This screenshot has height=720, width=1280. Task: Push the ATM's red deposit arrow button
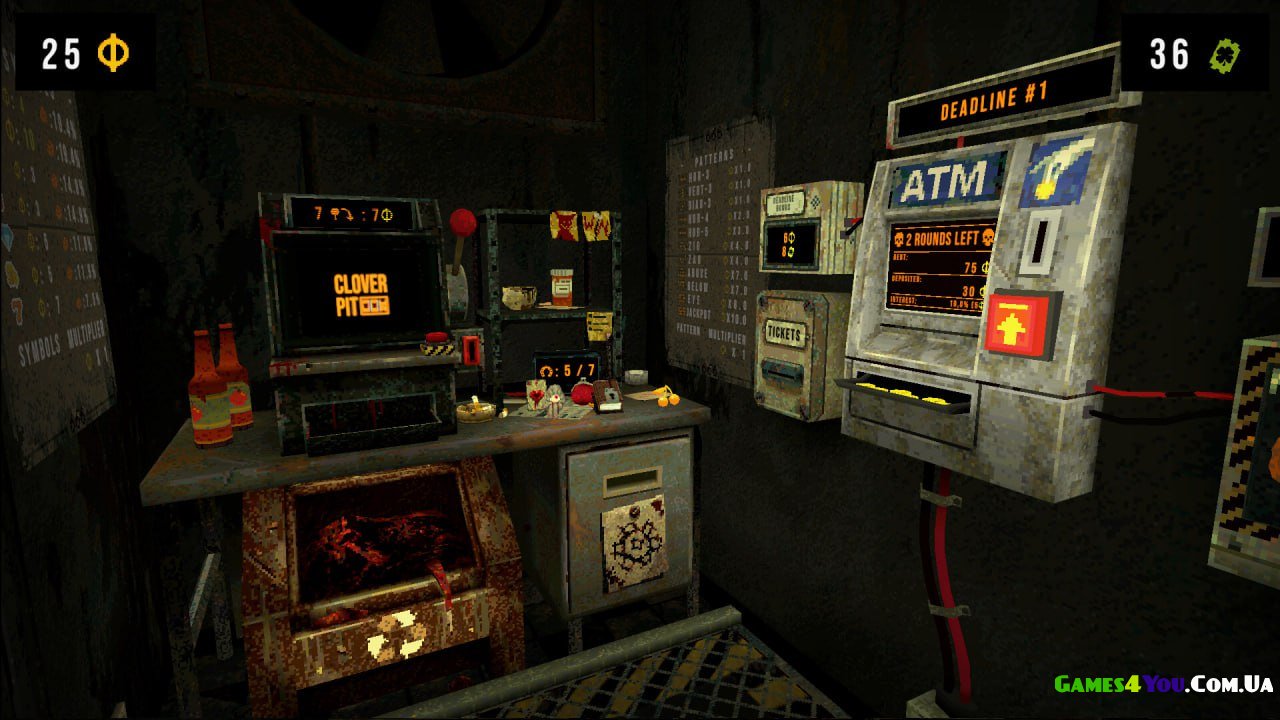[x=1019, y=326]
